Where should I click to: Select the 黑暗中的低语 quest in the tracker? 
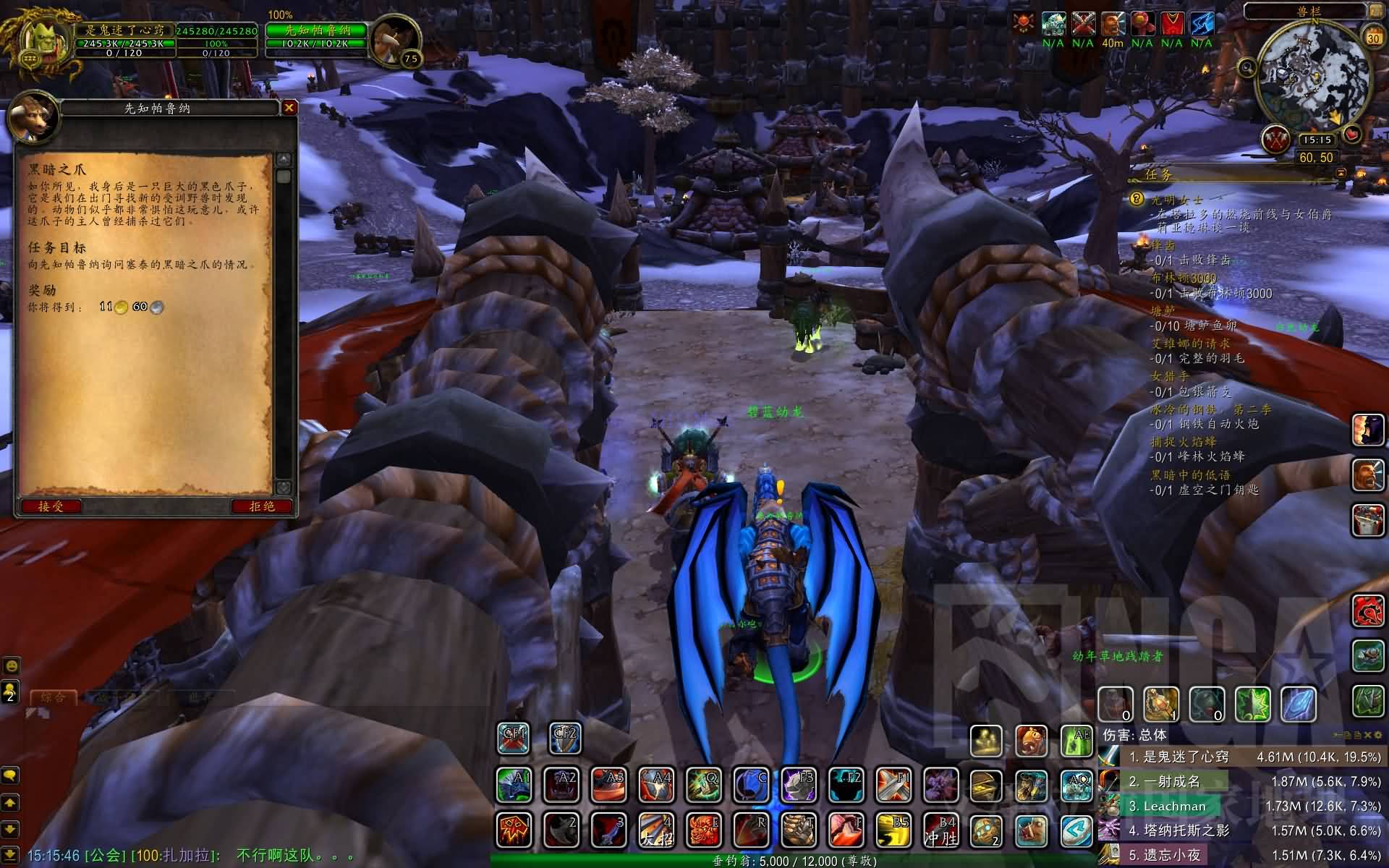click(x=1190, y=475)
